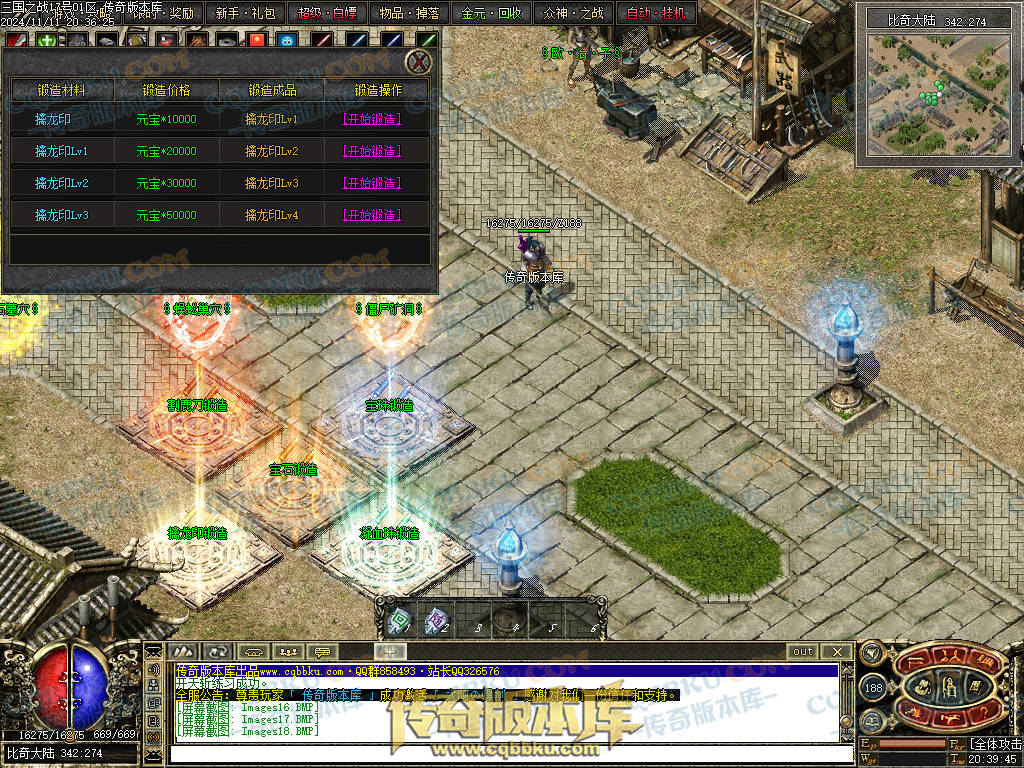Select the second hotbar slot item
Image resolution: width=1024 pixels, height=768 pixels.
[435, 622]
